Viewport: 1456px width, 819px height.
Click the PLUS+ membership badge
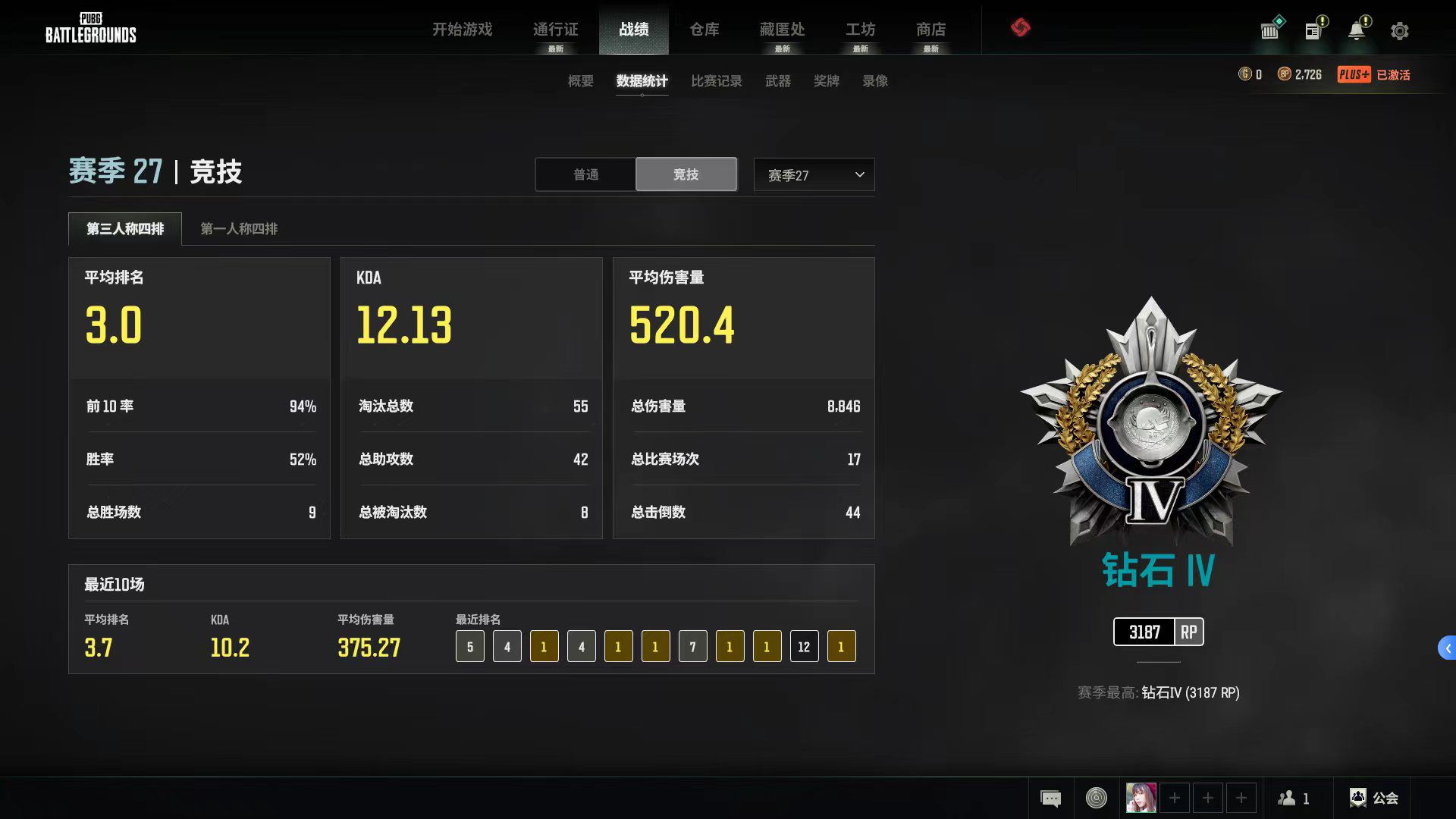[1354, 74]
